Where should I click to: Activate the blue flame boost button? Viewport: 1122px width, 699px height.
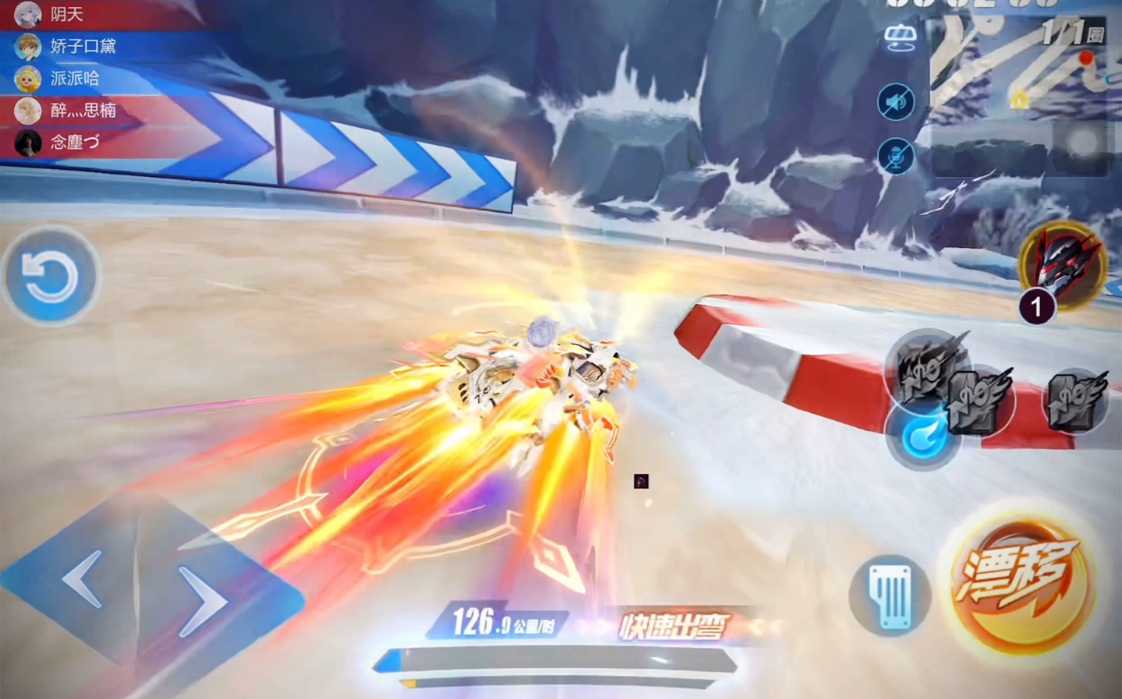coord(922,437)
